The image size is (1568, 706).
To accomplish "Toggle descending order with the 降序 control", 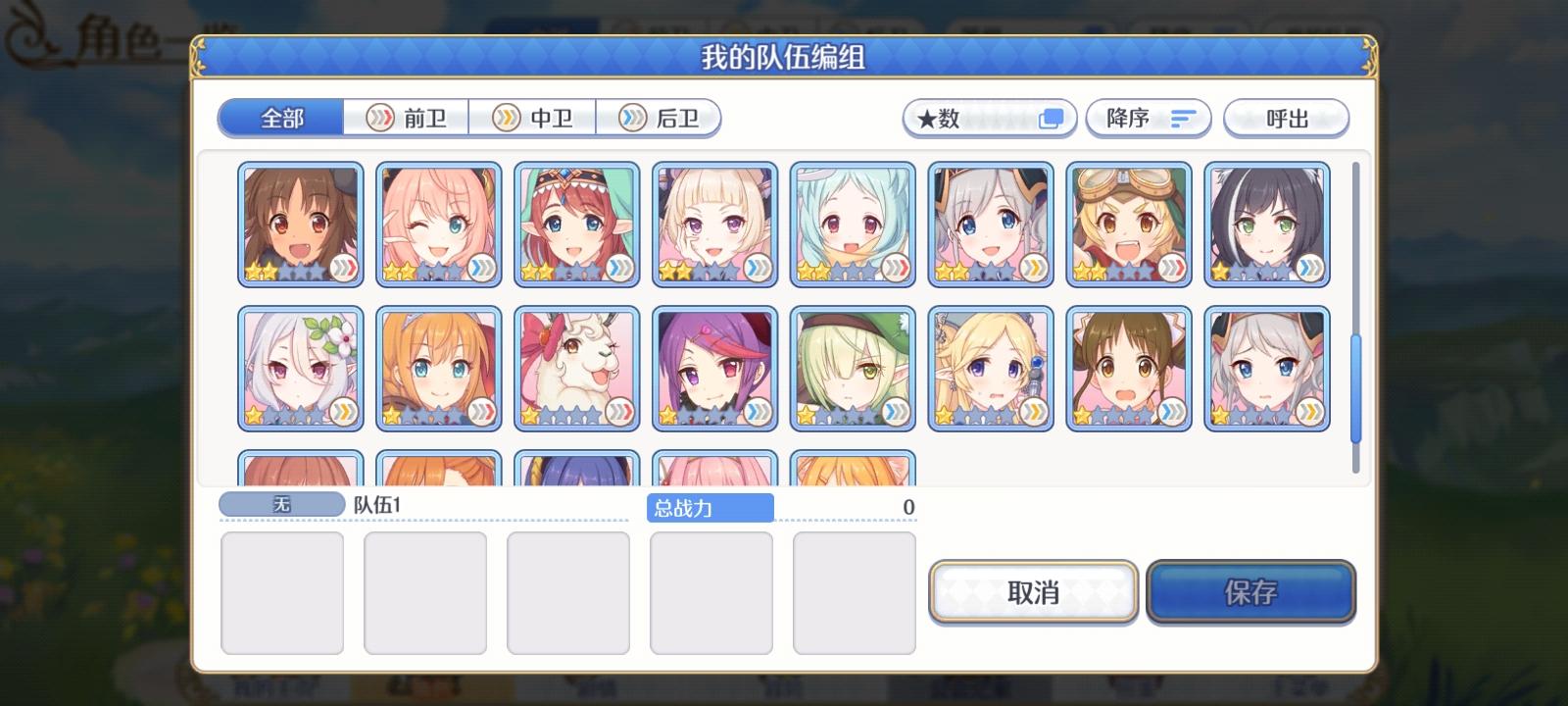I will coord(1149,118).
